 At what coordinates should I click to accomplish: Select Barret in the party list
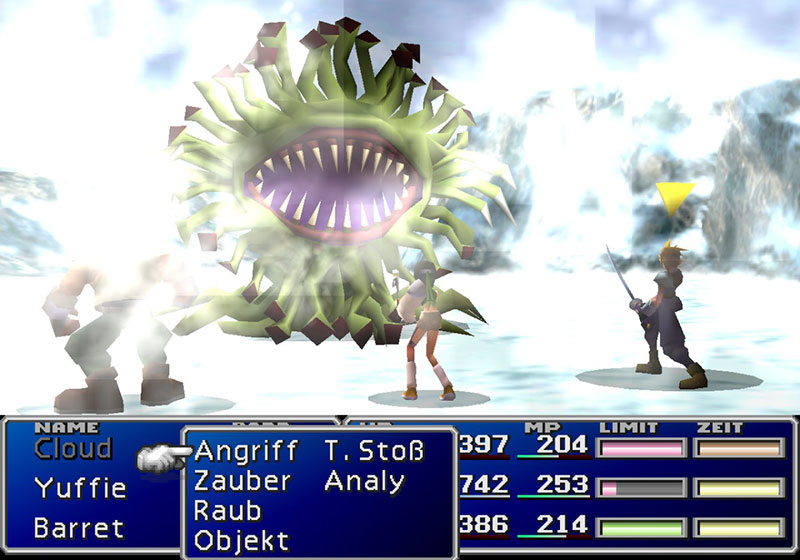(79, 527)
